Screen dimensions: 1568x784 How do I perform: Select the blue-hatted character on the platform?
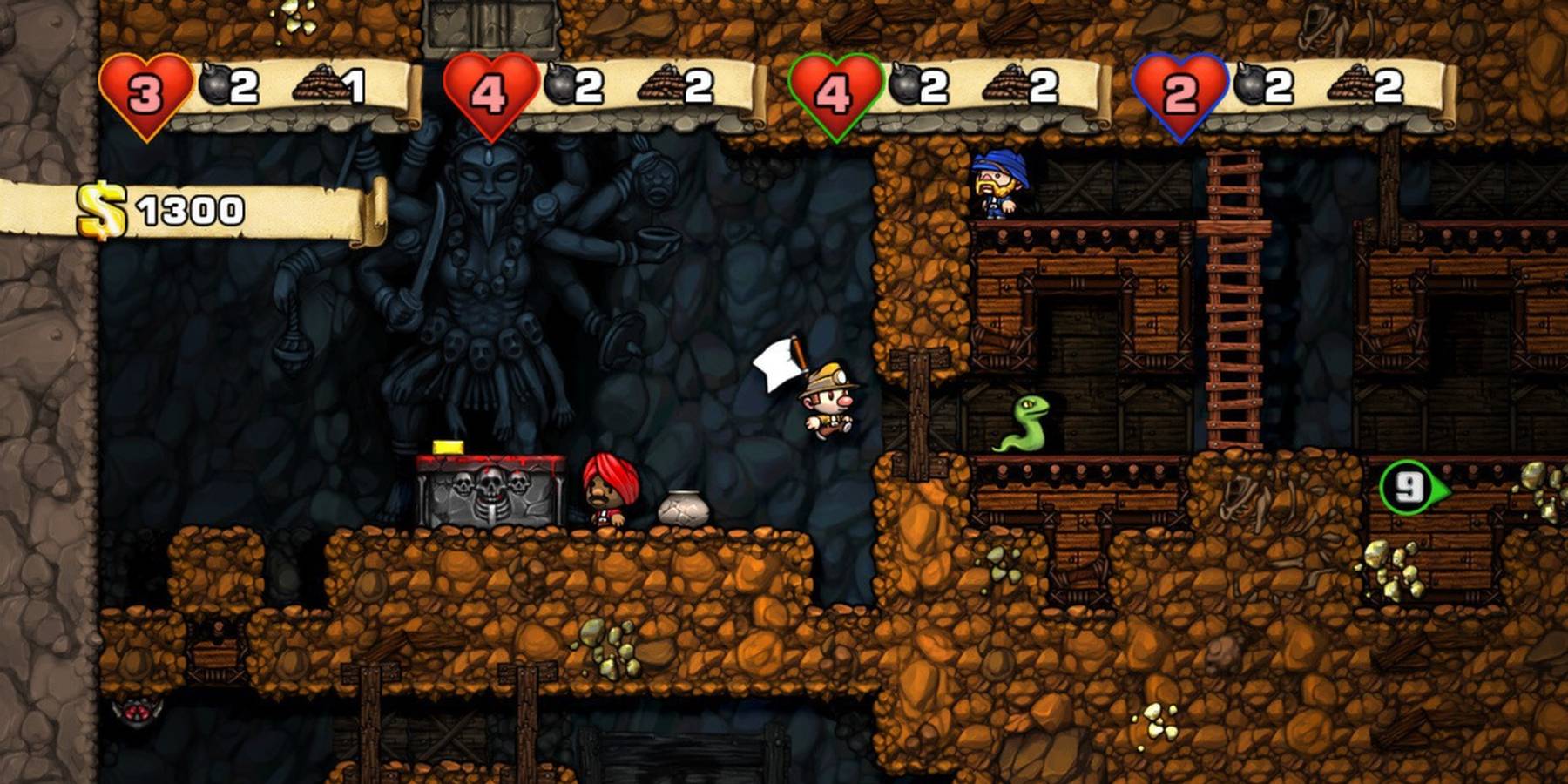pyautogui.click(x=997, y=187)
